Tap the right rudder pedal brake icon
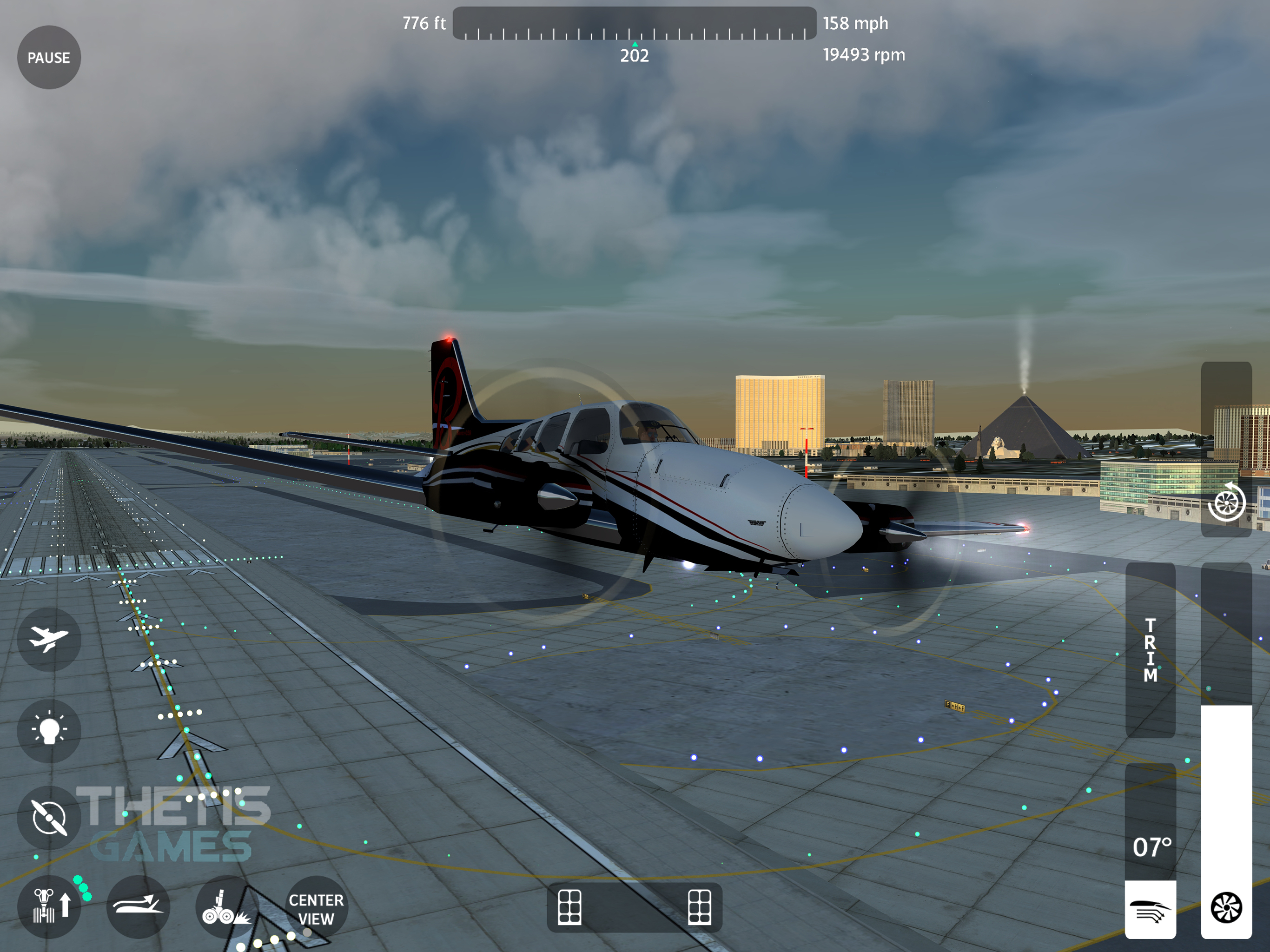The width and height of the screenshot is (1270, 952). click(x=699, y=907)
